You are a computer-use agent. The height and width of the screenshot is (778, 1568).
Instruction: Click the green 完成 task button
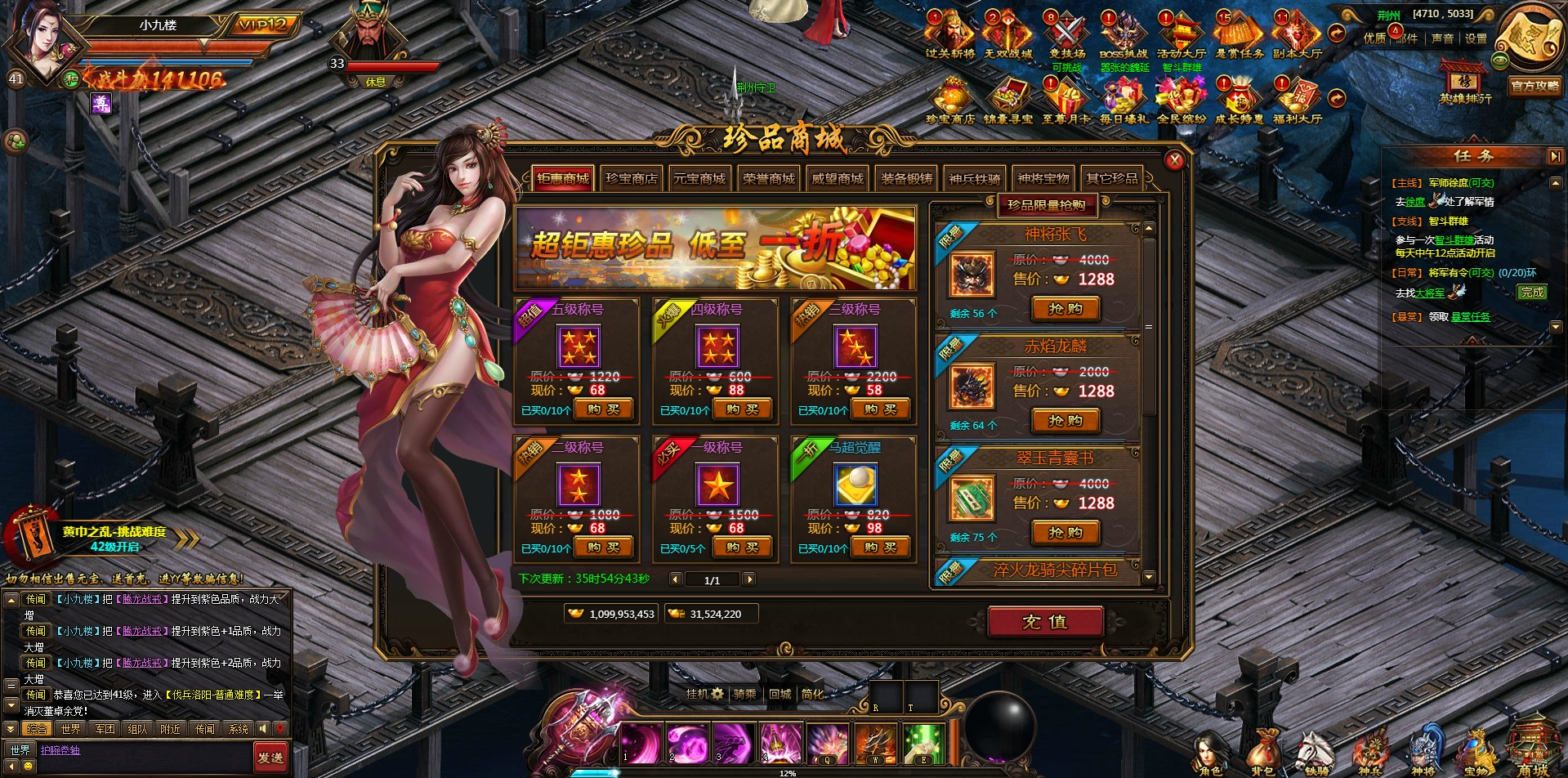point(1533,292)
